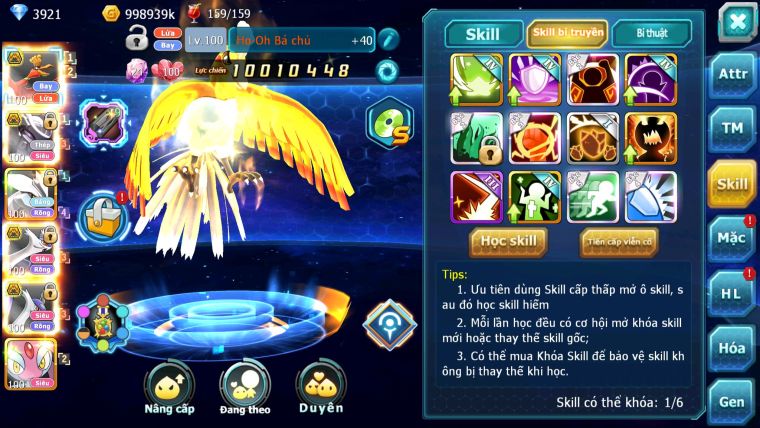Open the Mặc side tab
Image resolution: width=760 pixels, height=428 pixels.
coord(731,238)
